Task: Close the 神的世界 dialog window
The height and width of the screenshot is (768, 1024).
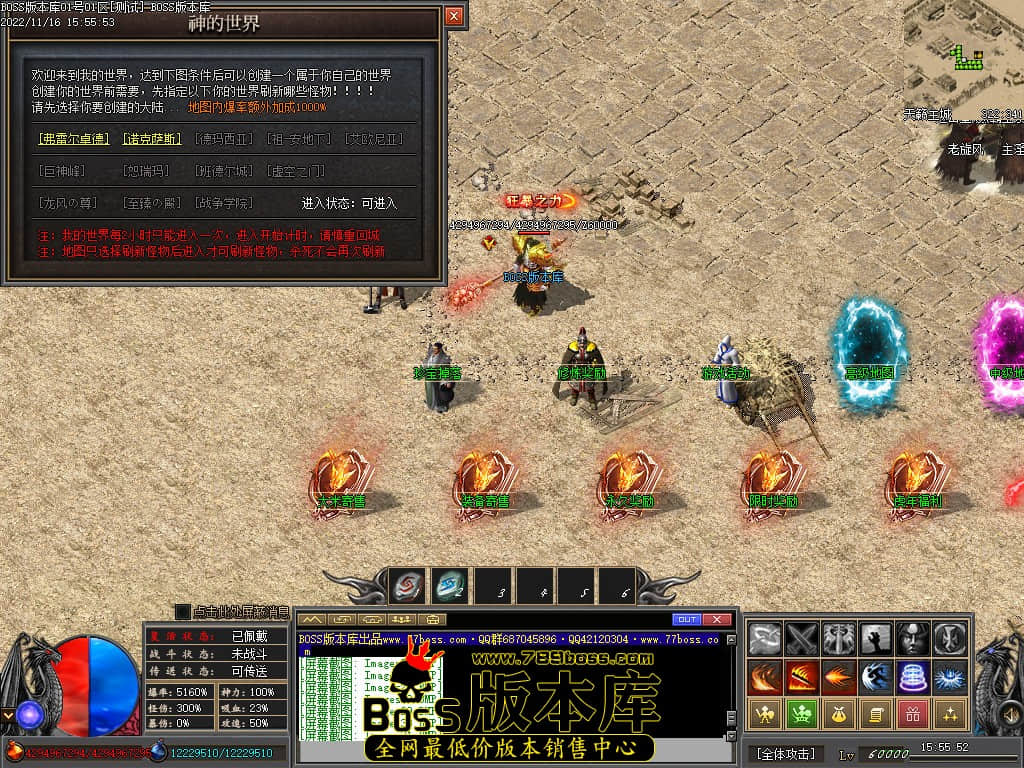Action: pyautogui.click(x=454, y=16)
